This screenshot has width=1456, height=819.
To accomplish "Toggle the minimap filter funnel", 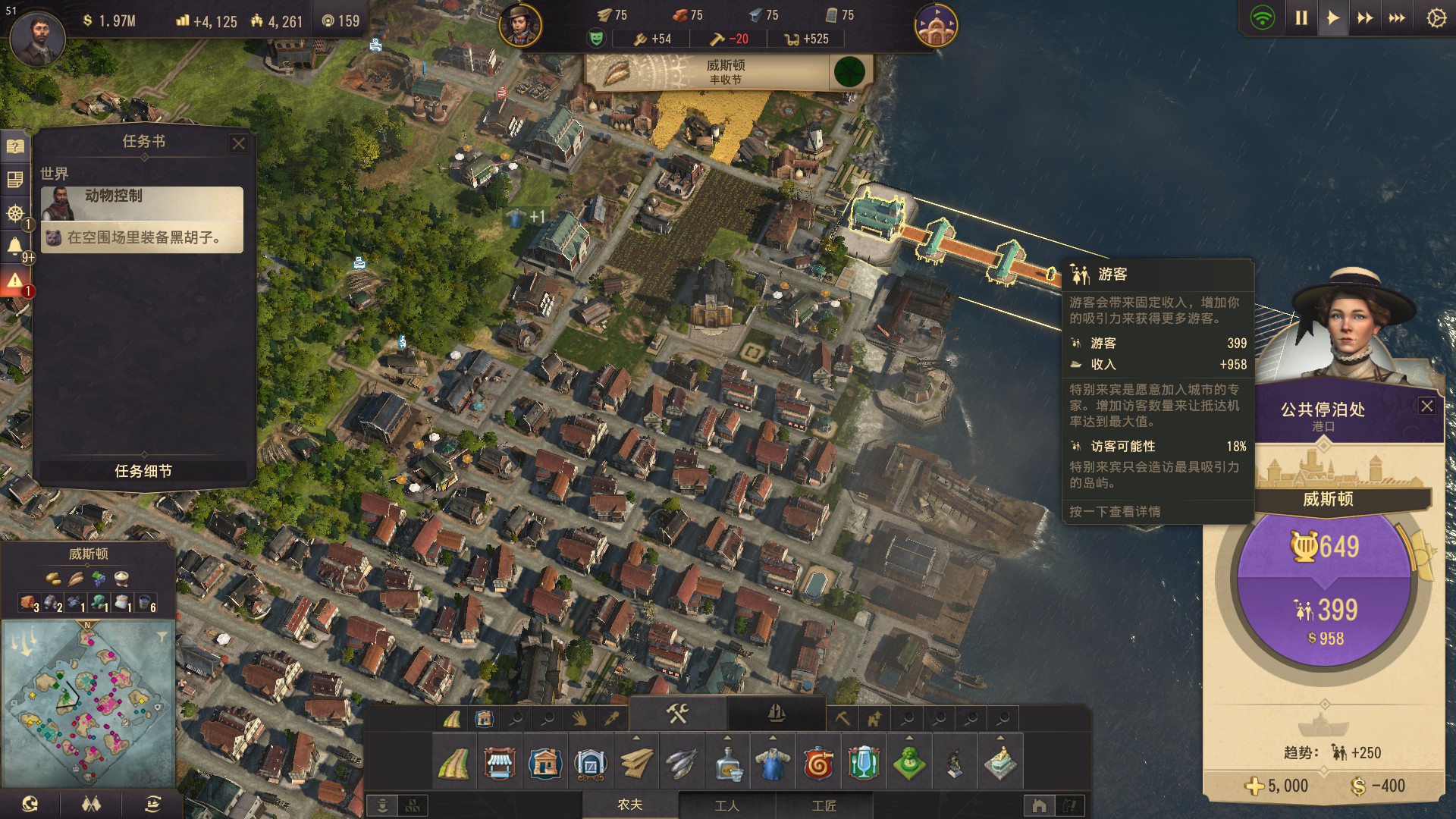I will [162, 636].
